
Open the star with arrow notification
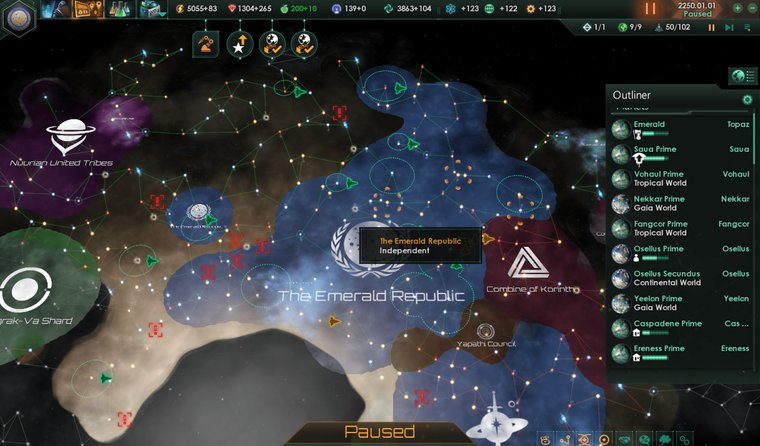click(x=238, y=42)
